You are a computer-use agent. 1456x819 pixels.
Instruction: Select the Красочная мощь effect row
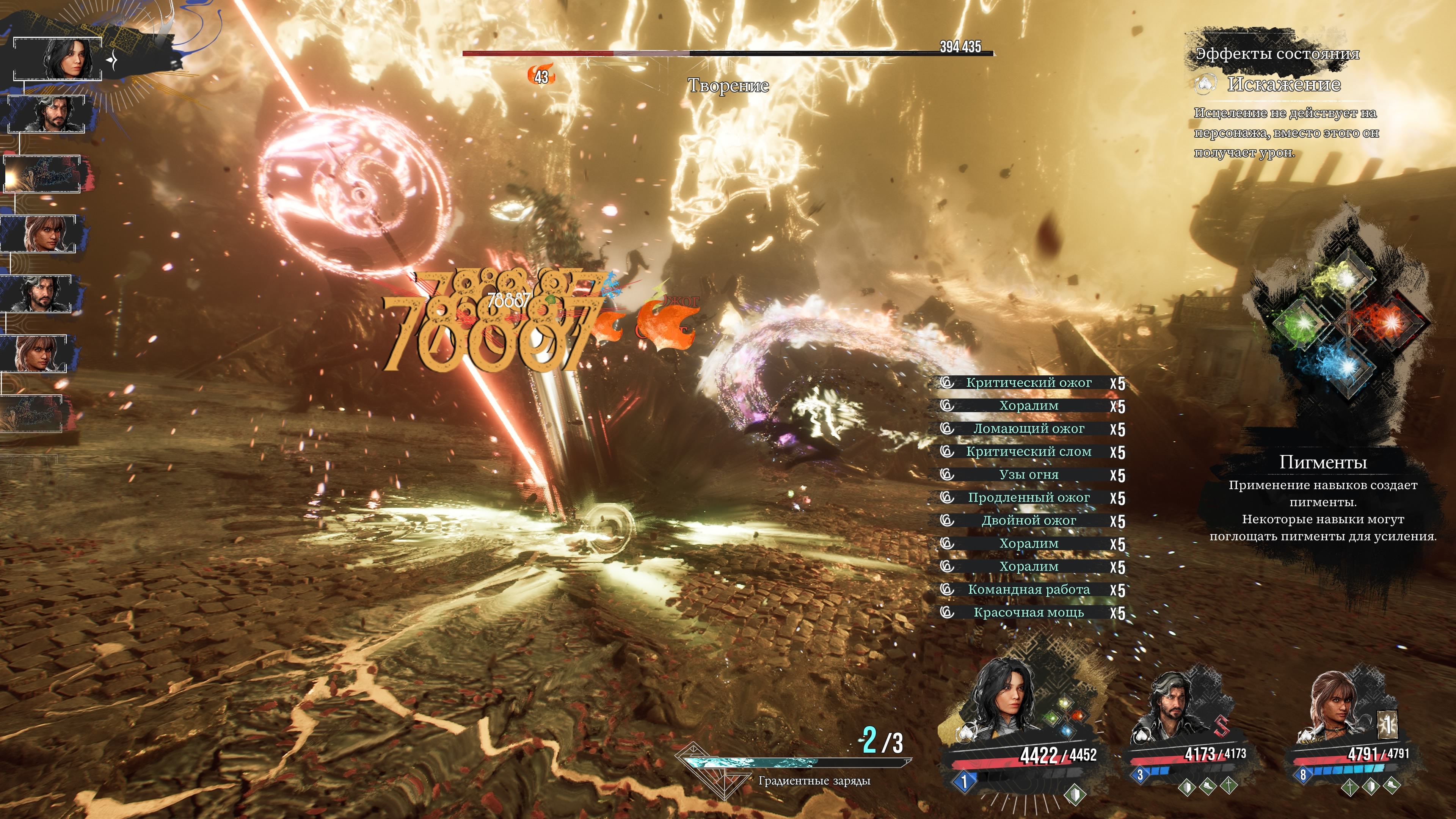click(1029, 613)
